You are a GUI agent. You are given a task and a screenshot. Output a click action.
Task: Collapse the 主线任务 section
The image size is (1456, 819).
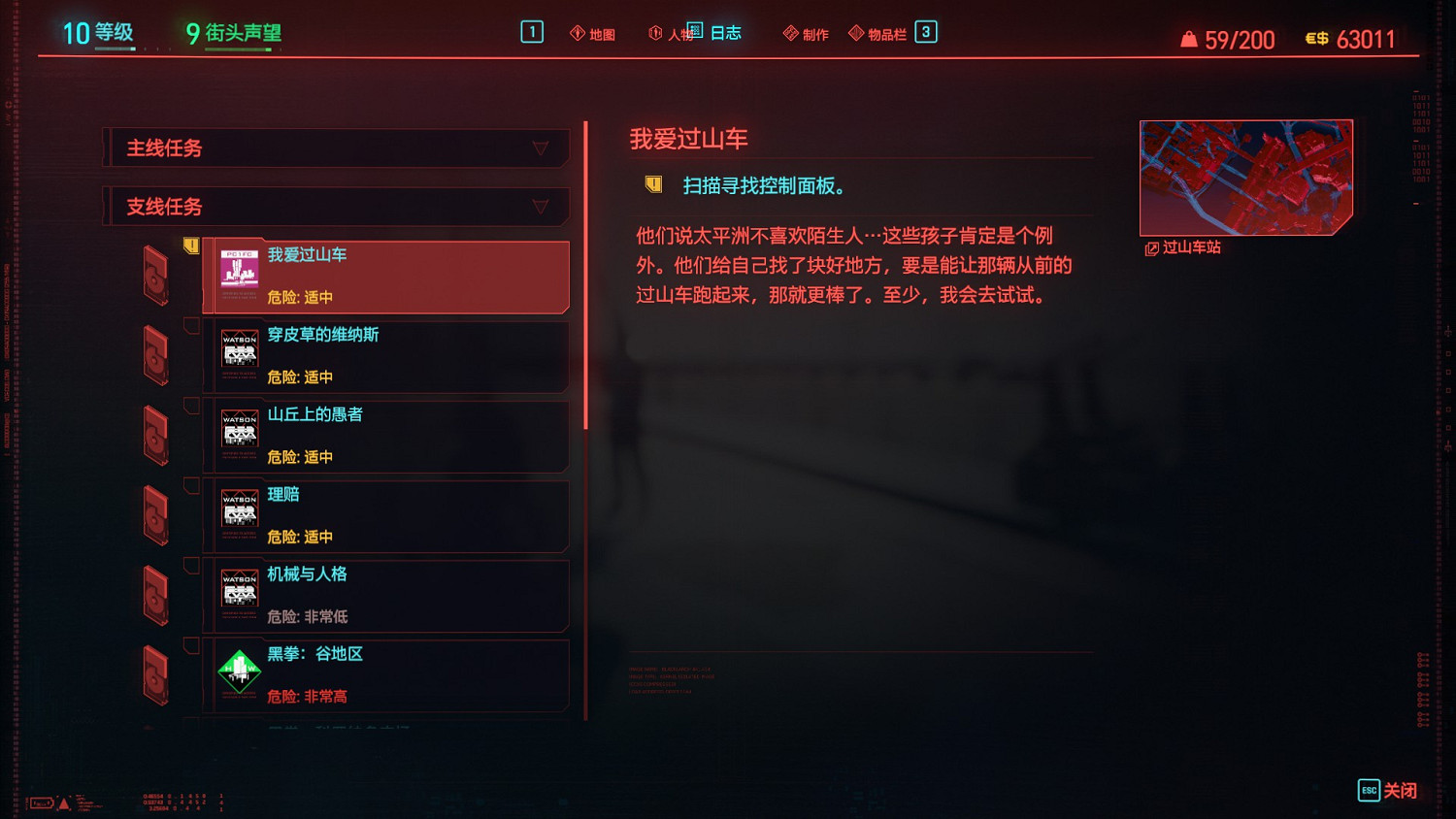[x=538, y=148]
